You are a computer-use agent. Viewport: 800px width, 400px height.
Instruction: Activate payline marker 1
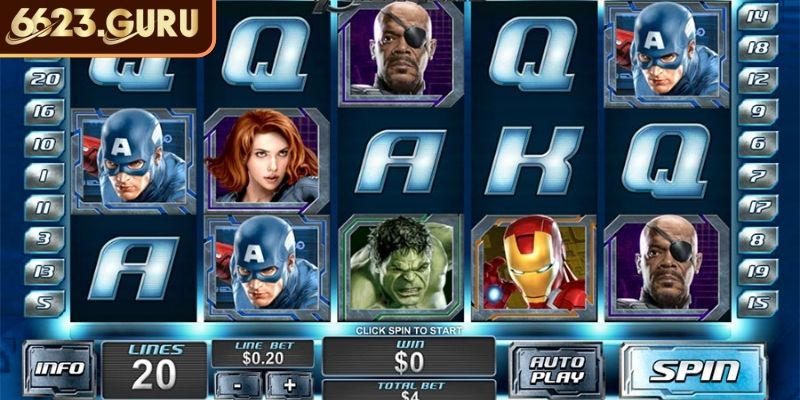point(44,175)
